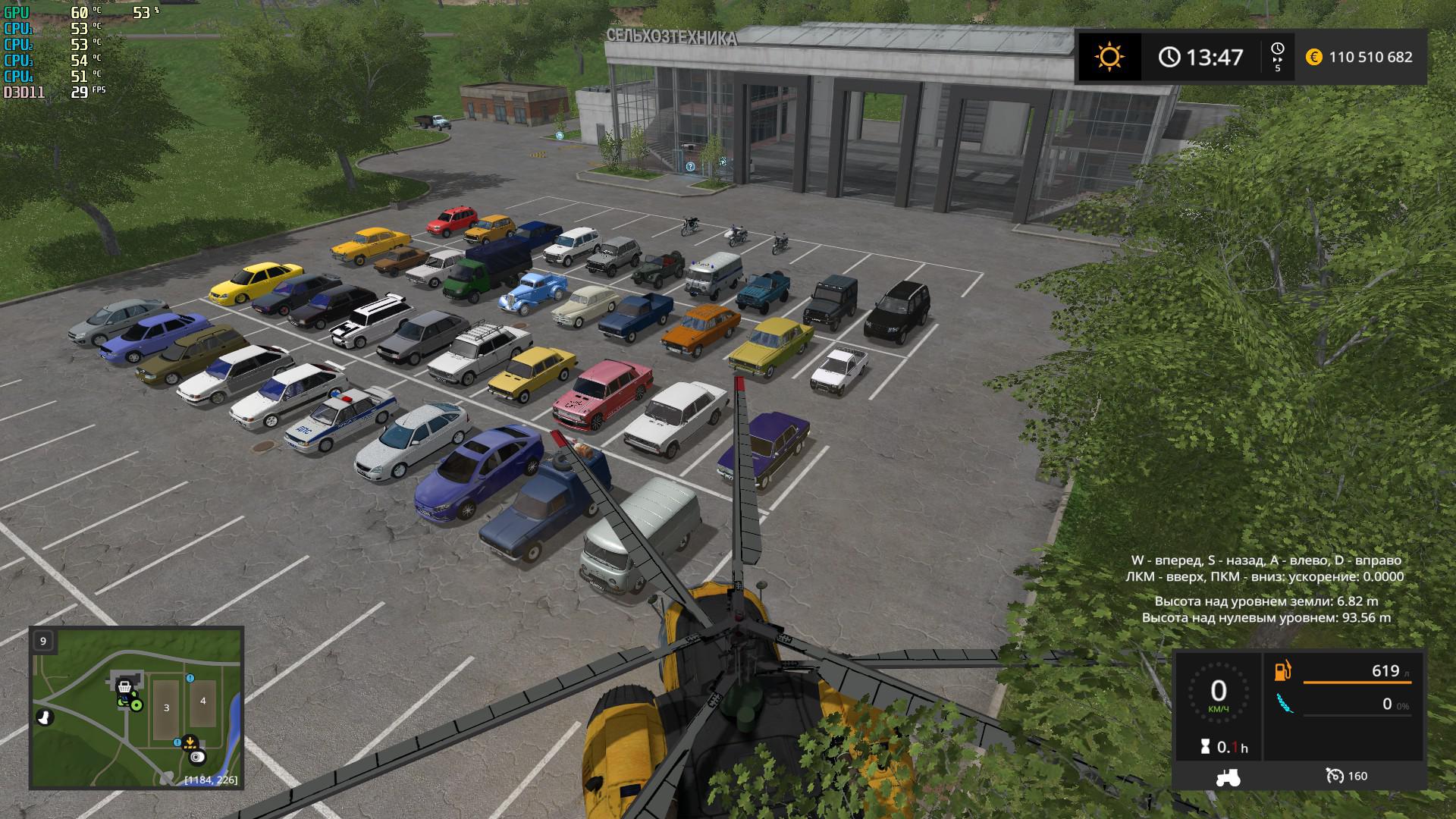Select the white boot marker on minimap
1456x819 pixels.
pos(44,717)
